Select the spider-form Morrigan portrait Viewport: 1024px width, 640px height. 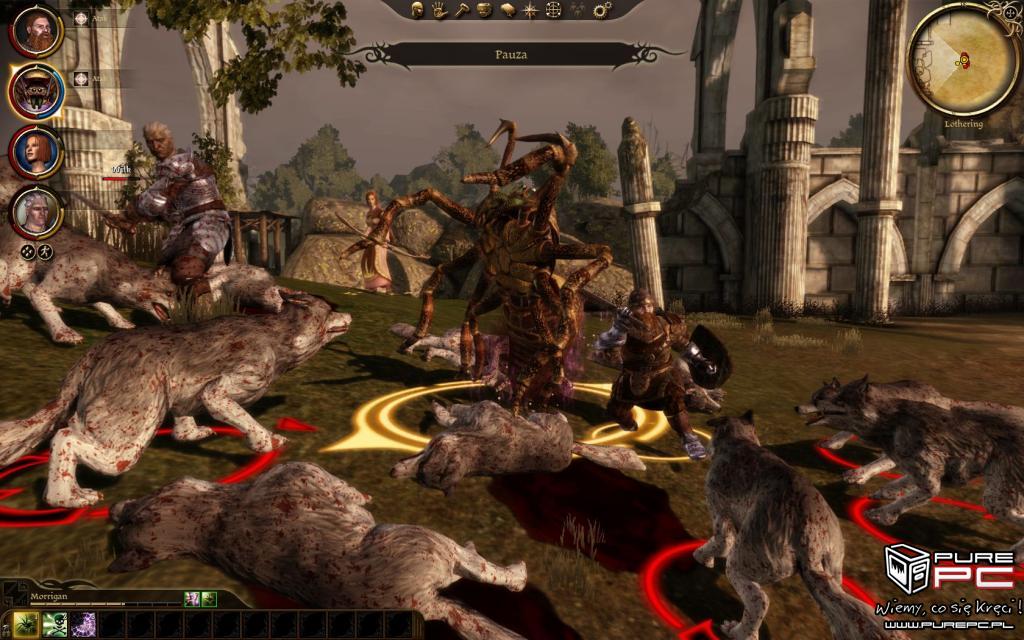pyautogui.click(x=36, y=92)
